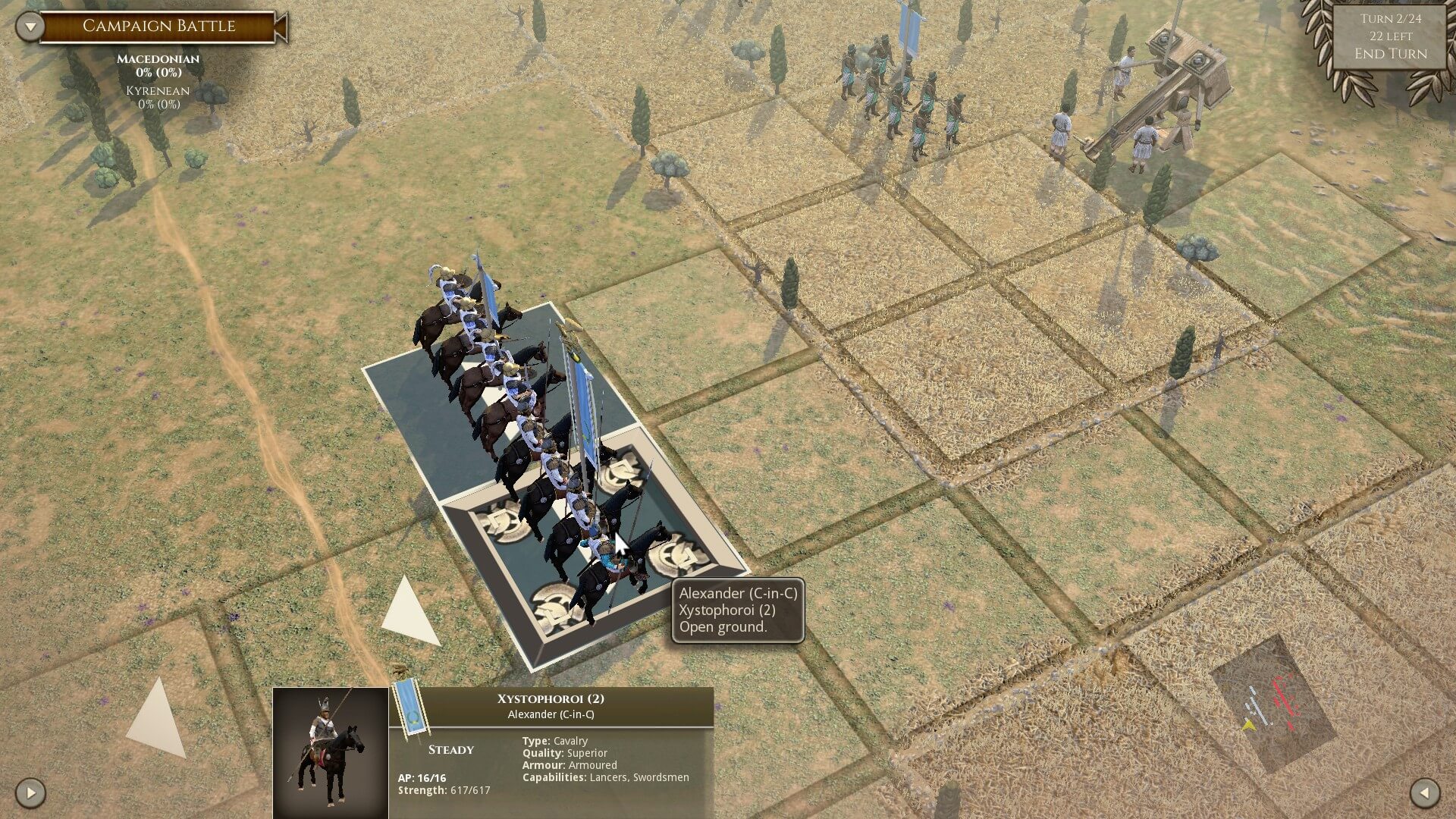Click the round play arrow button bottom-left
1456x819 pixels.
click(30, 793)
